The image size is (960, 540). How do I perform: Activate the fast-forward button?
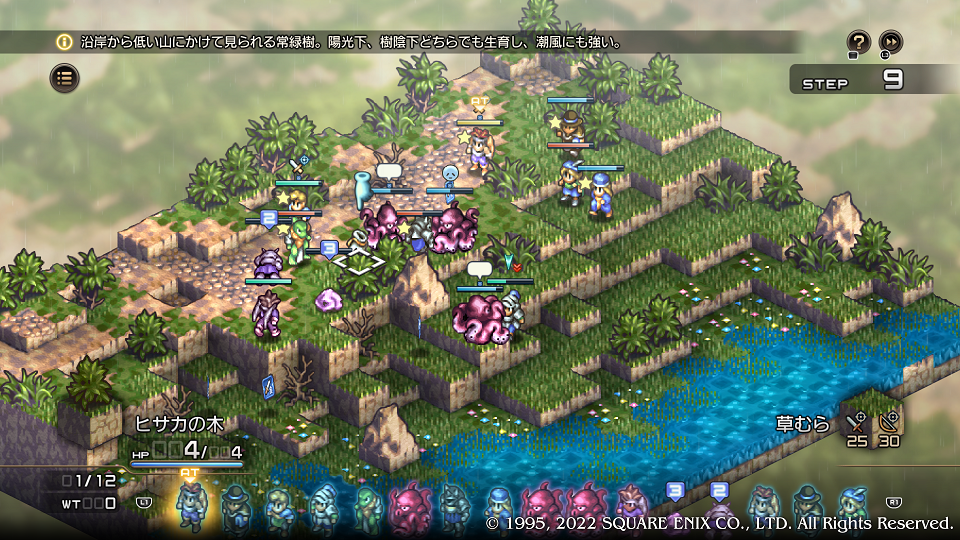tap(890, 42)
